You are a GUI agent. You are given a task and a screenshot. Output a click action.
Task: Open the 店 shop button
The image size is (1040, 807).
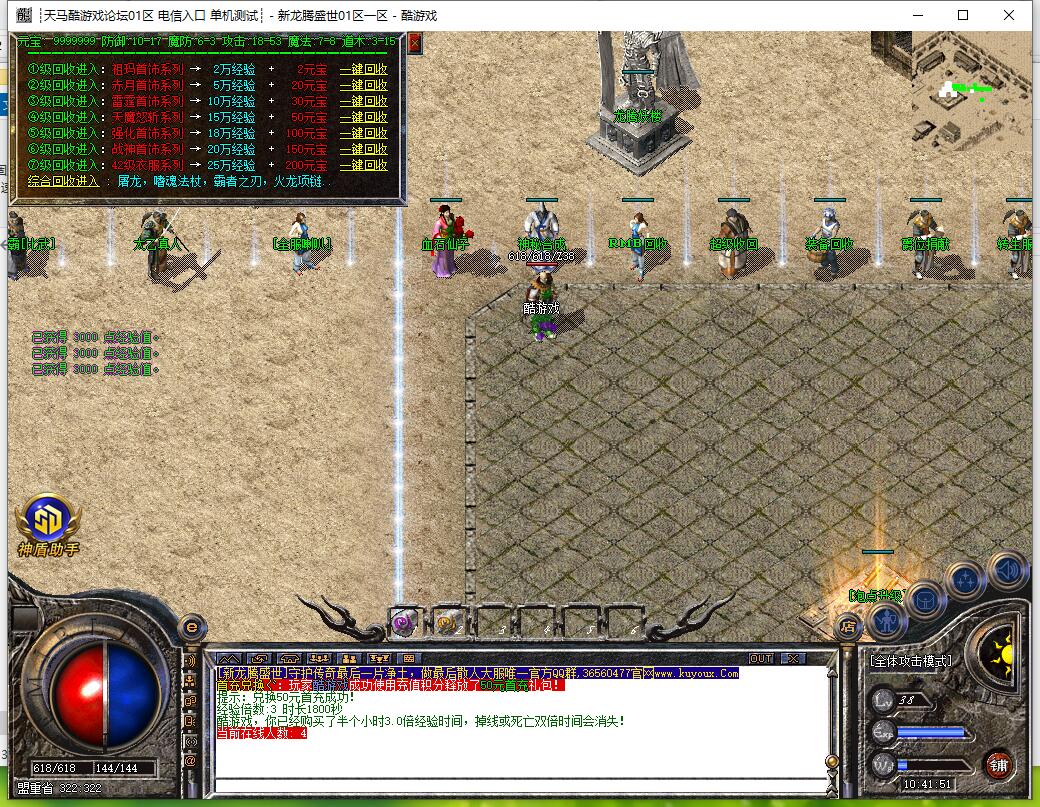coord(848,627)
